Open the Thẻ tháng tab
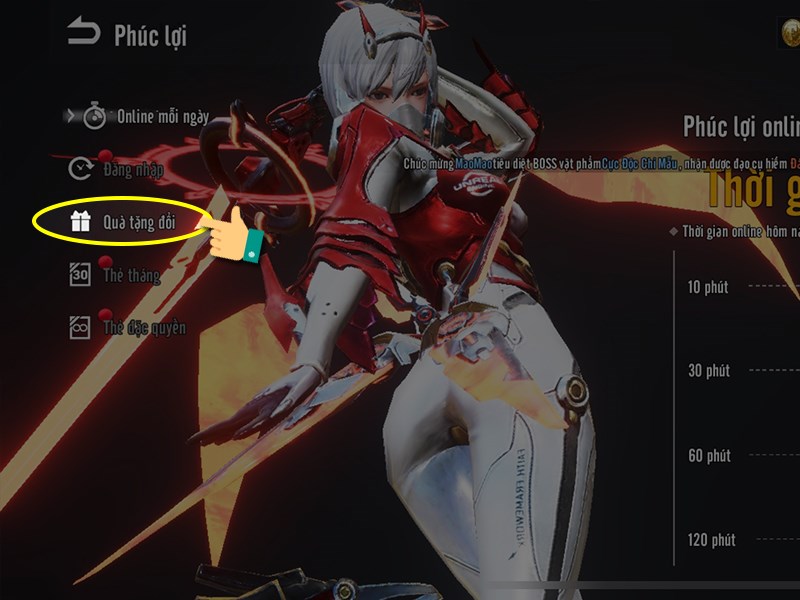This screenshot has width=800, height=600. point(116,276)
